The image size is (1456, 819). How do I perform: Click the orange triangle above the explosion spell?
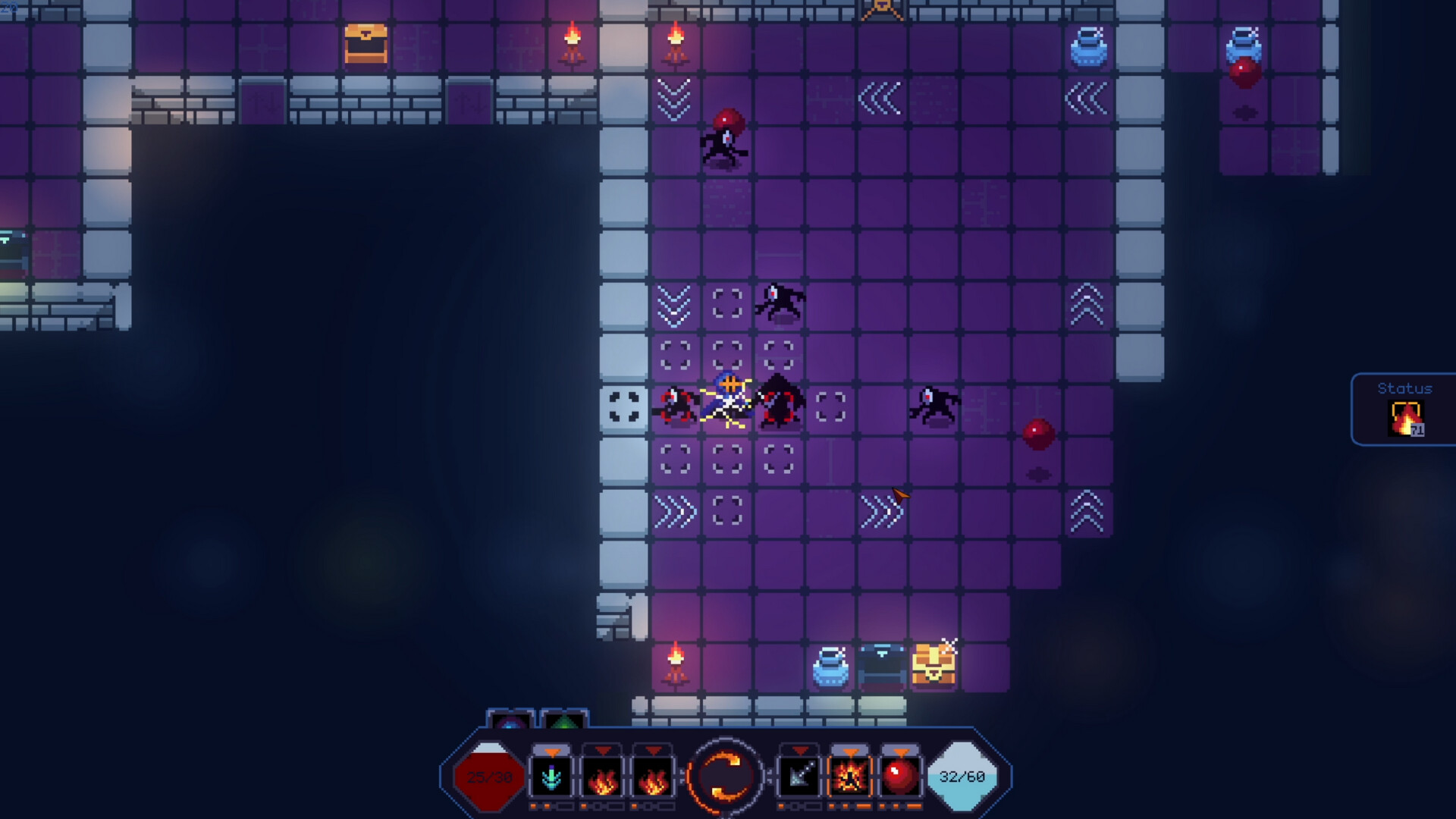851,752
